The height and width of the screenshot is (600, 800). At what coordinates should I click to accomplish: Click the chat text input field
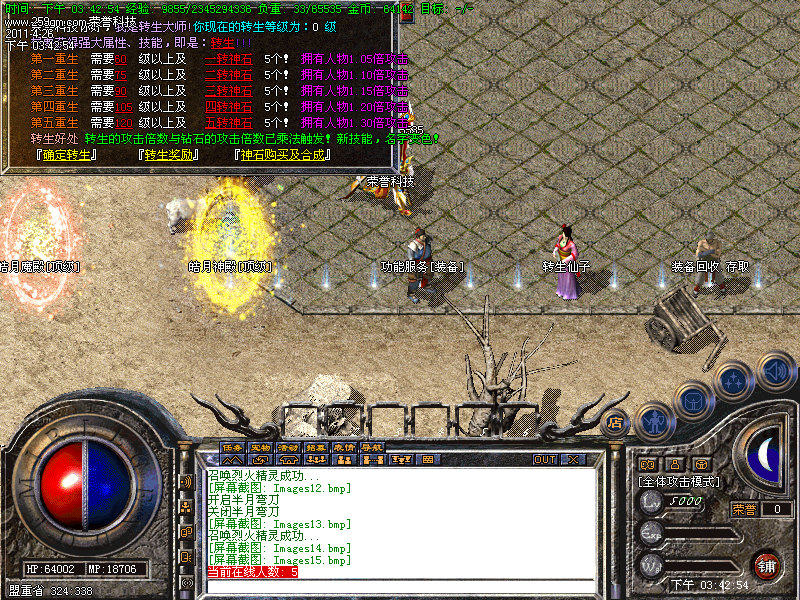[400, 587]
